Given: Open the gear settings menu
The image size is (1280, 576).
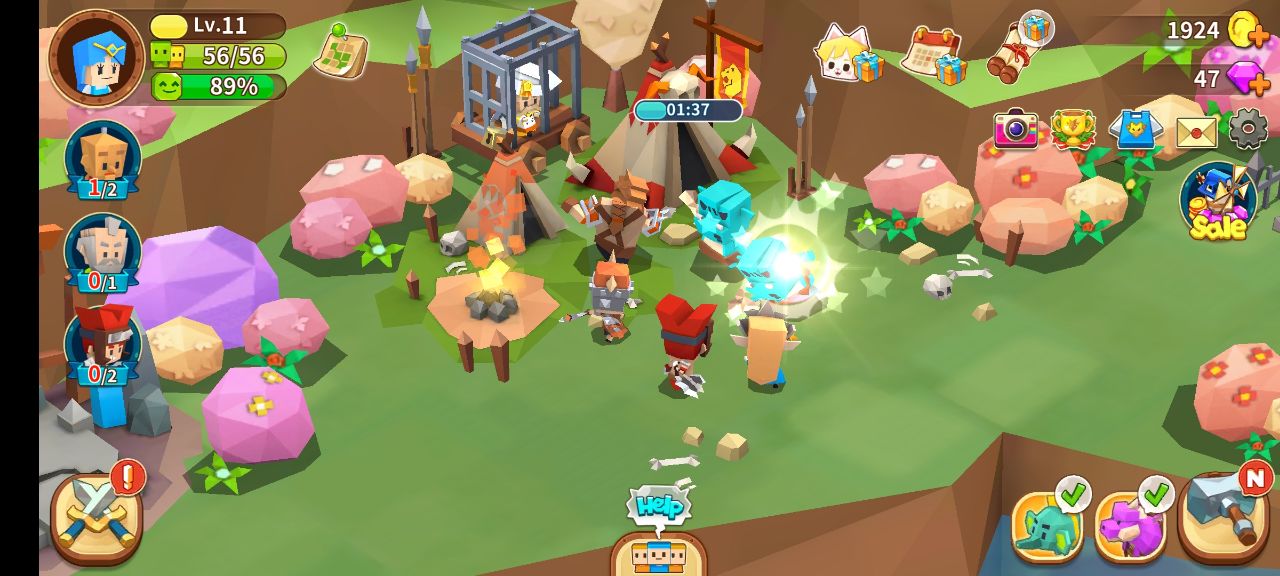Looking at the screenshot, I should pyautogui.click(x=1247, y=129).
